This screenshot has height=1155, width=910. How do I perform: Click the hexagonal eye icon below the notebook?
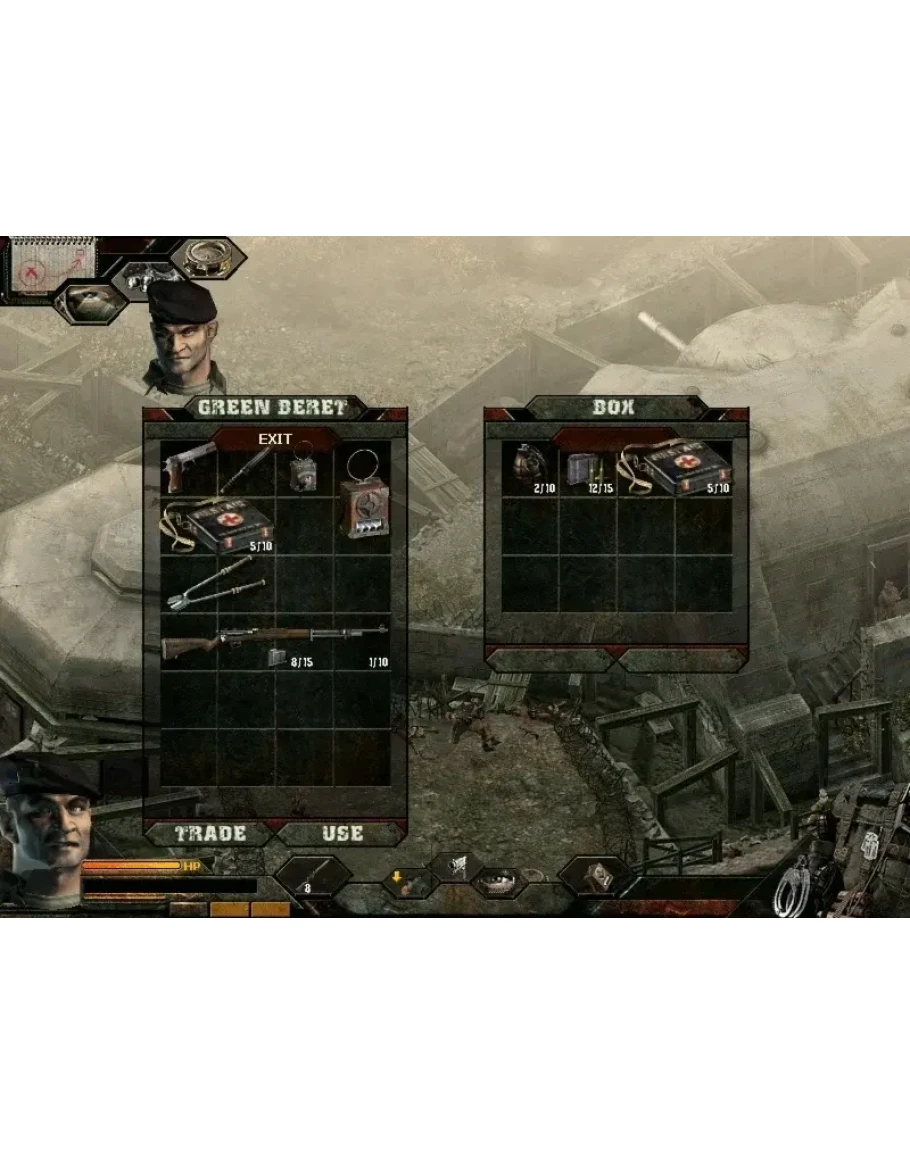pos(88,302)
